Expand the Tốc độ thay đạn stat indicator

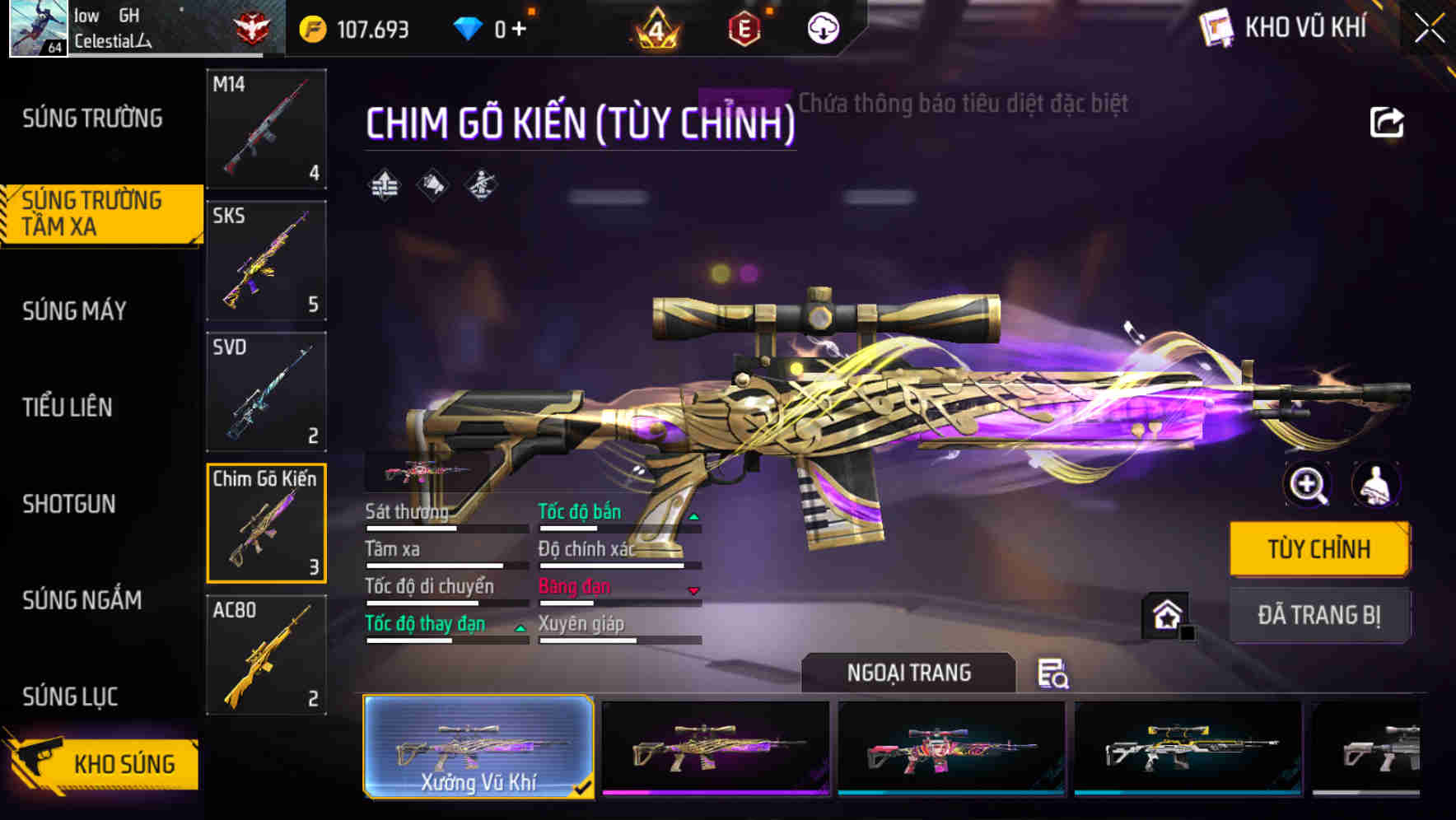(520, 630)
